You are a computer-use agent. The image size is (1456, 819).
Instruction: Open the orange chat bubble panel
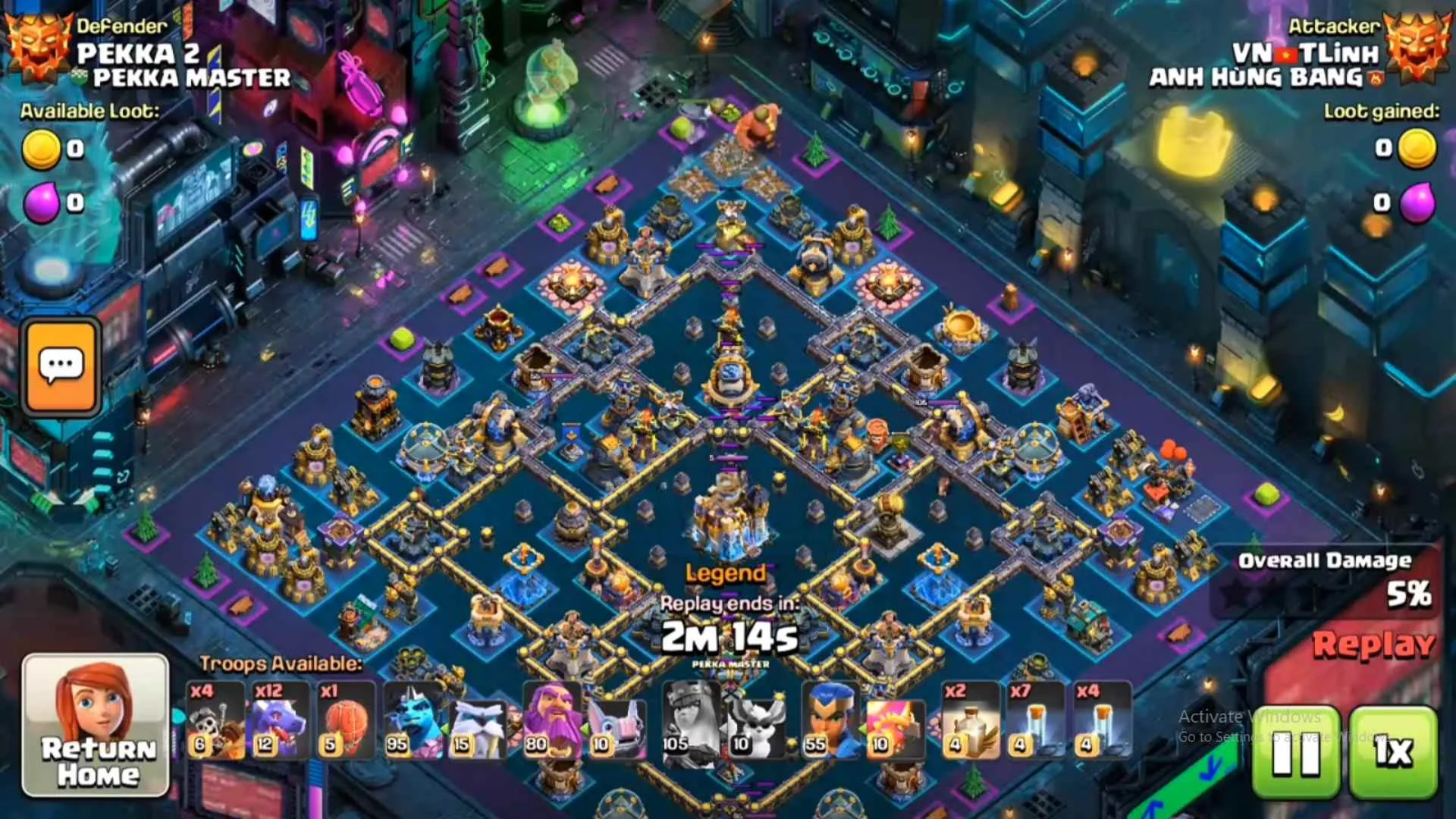(x=61, y=366)
